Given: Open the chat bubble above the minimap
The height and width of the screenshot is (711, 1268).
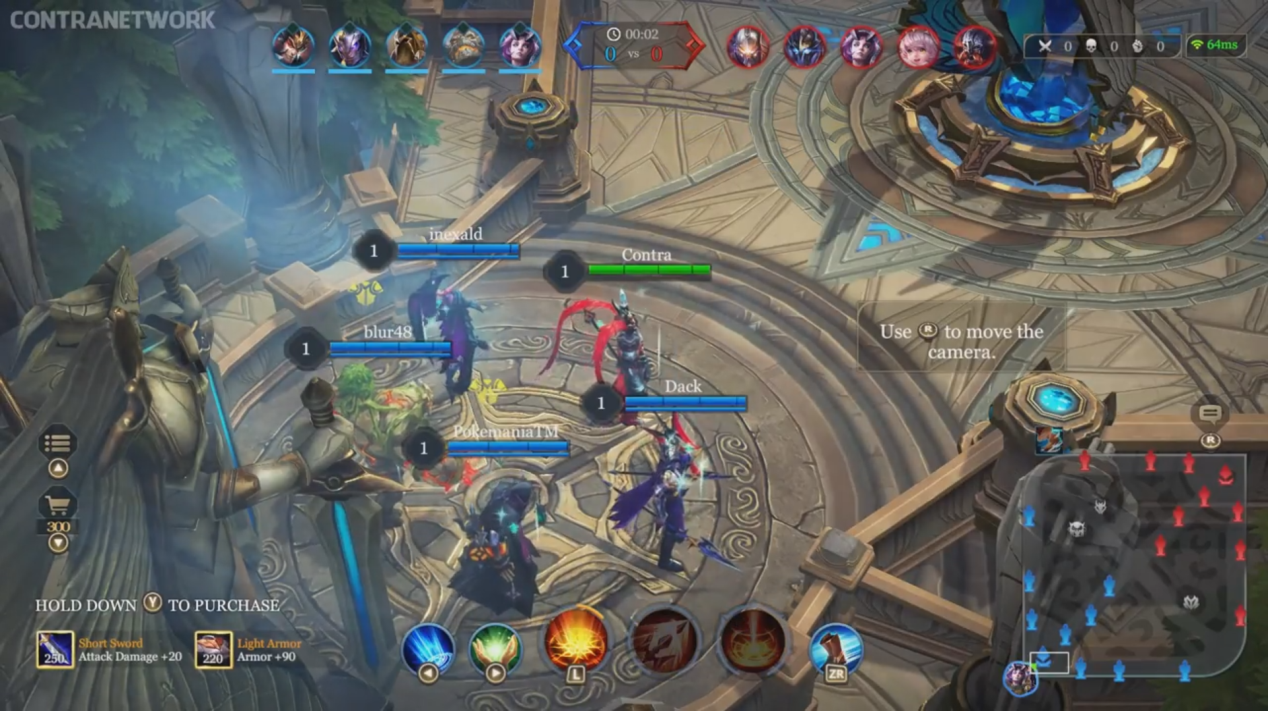Looking at the screenshot, I should click(1210, 414).
